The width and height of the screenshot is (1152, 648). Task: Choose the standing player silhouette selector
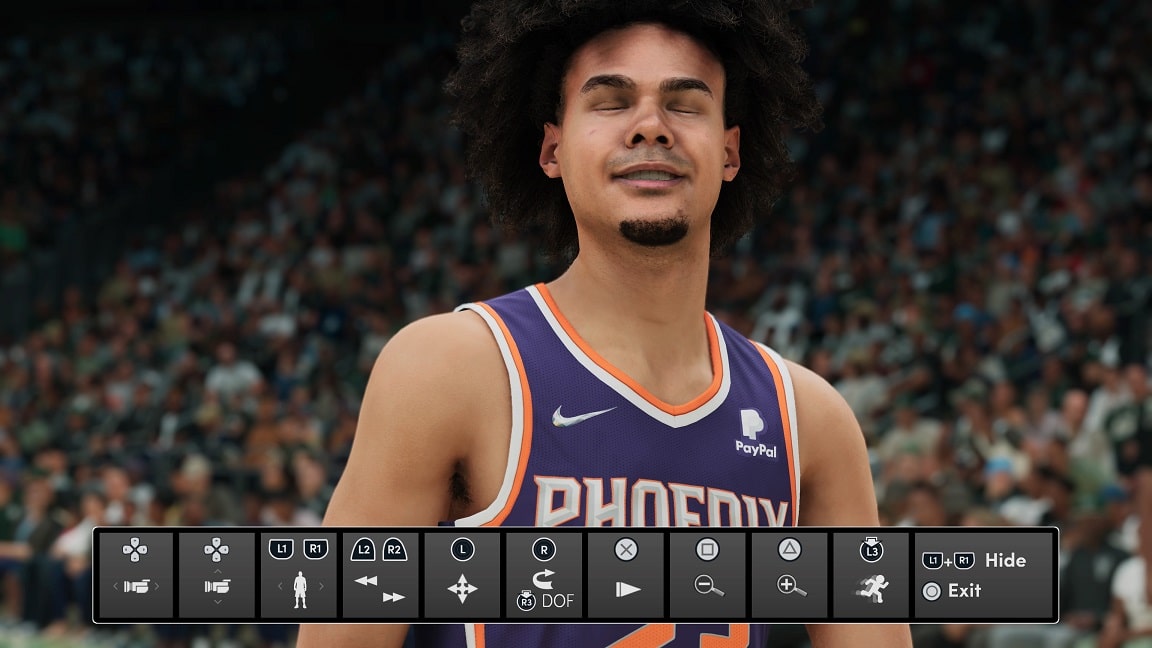click(299, 589)
